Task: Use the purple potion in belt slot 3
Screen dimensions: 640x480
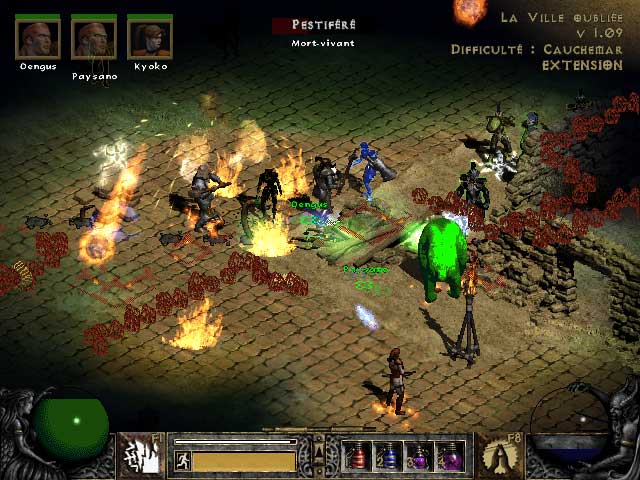Action: [420, 456]
